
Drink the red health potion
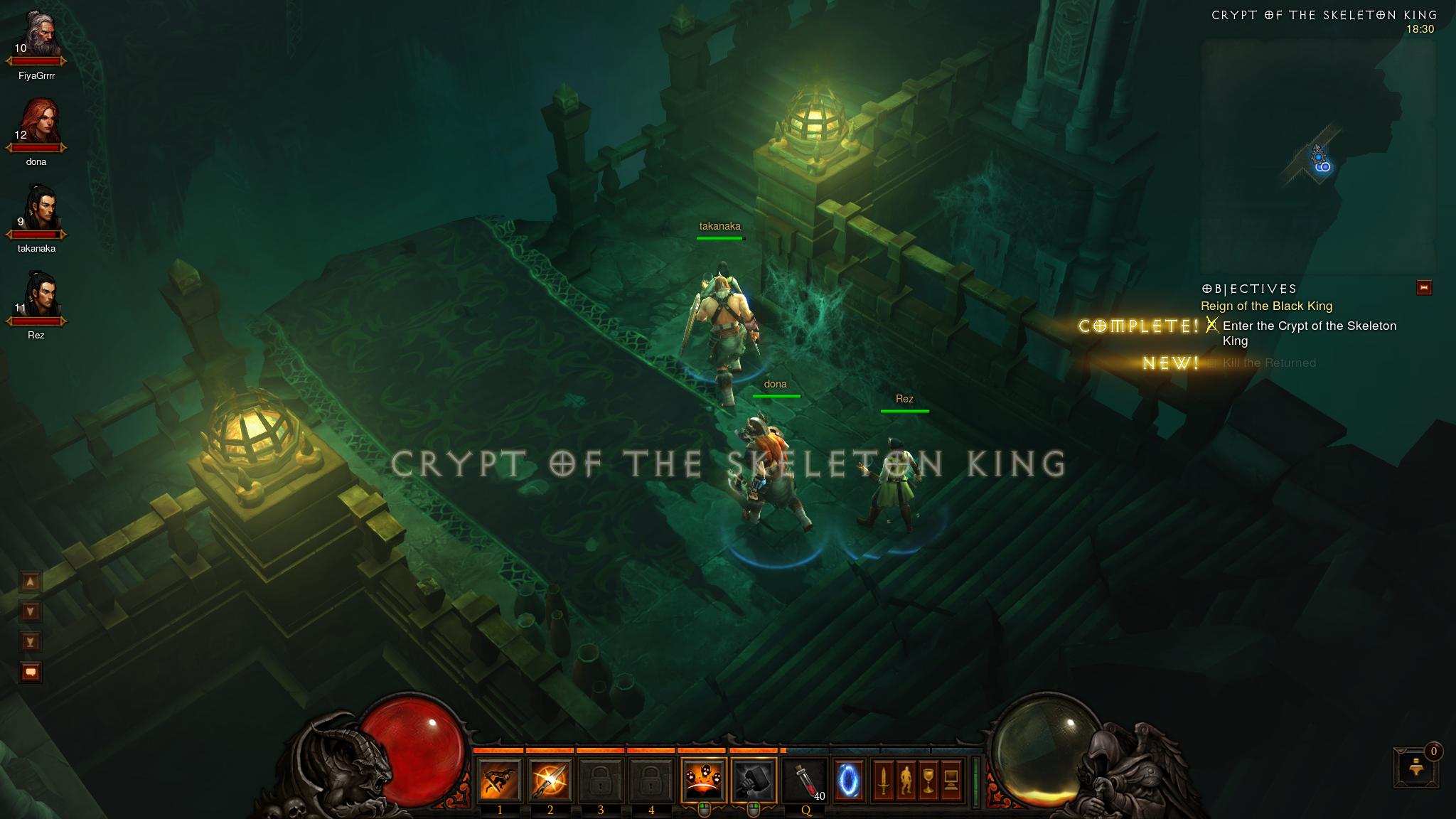point(804,780)
